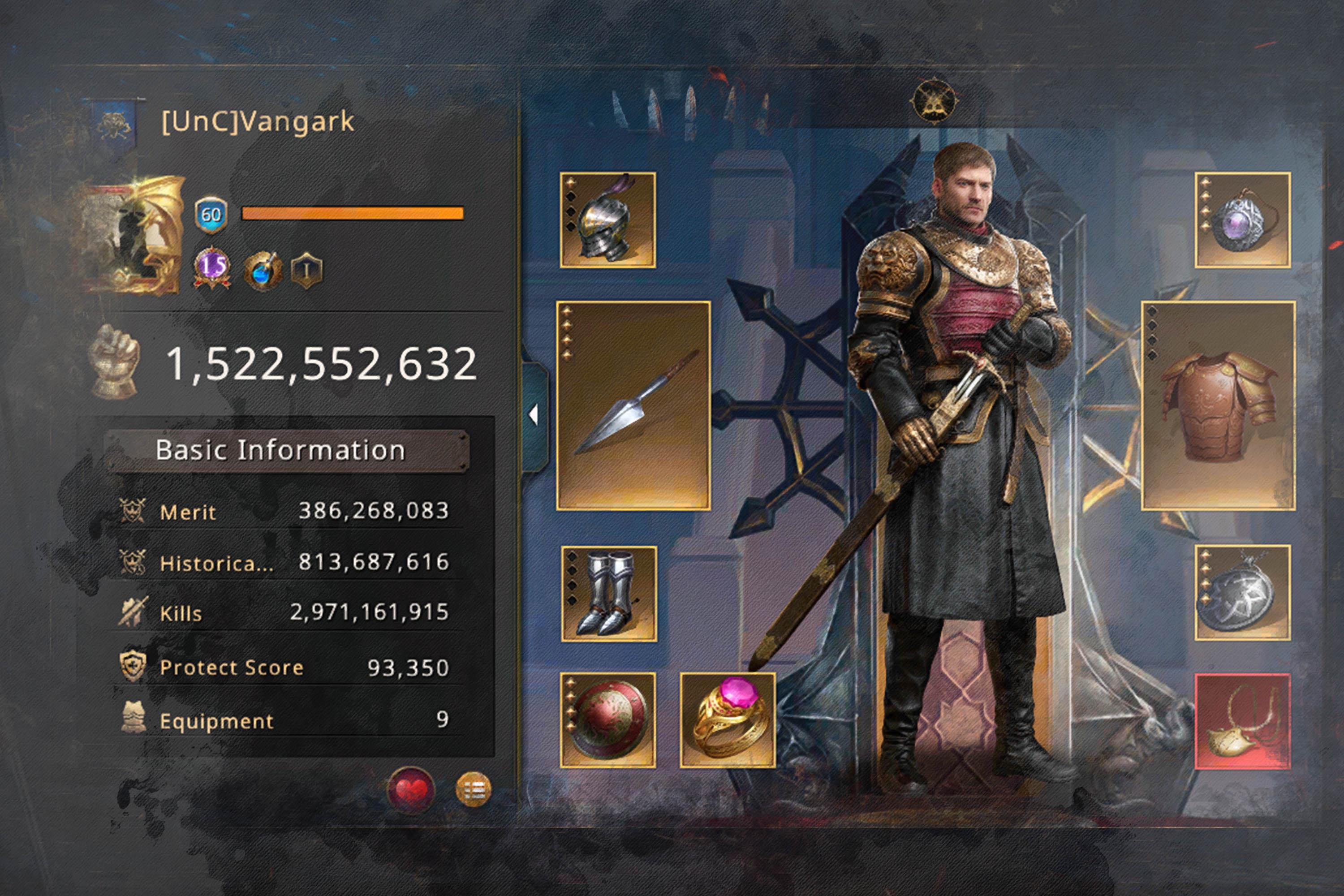Select the purple orb amulet slot
1344x896 pixels.
(x=1242, y=220)
